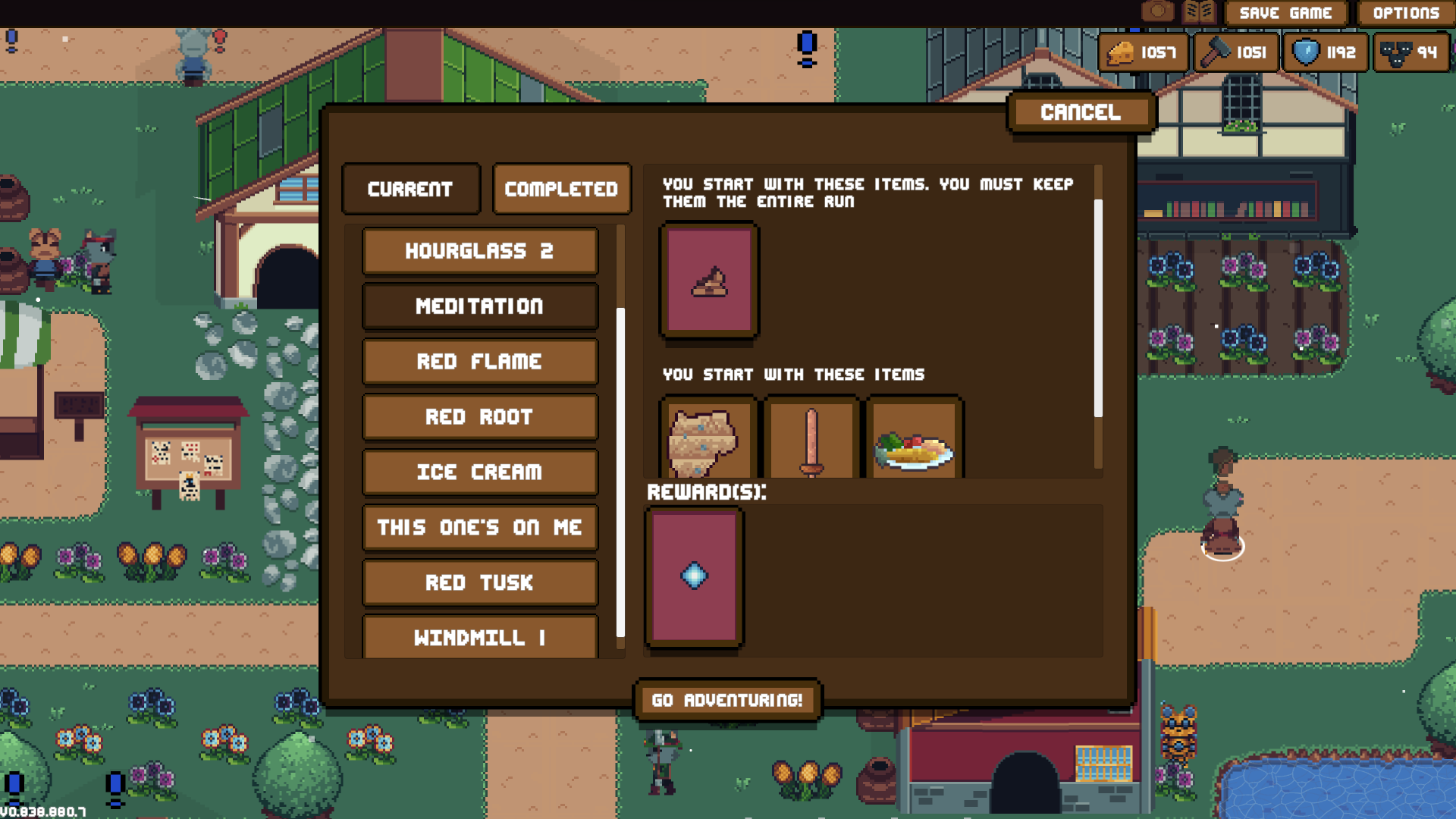Select the Red Tusk quest
The width and height of the screenshot is (1456, 819).
pyautogui.click(x=479, y=583)
